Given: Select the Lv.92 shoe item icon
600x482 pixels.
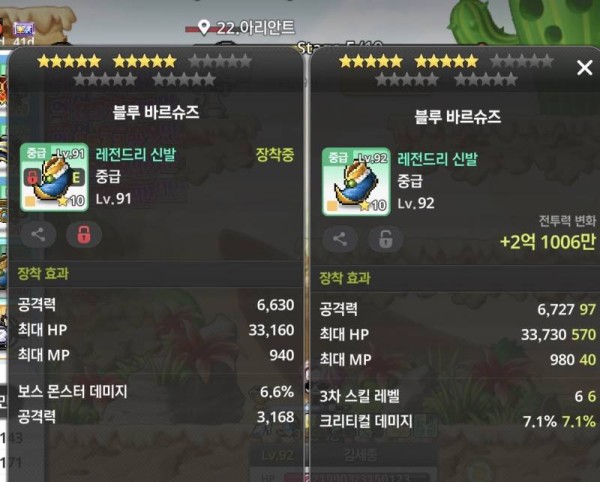Looking at the screenshot, I should pos(356,182).
